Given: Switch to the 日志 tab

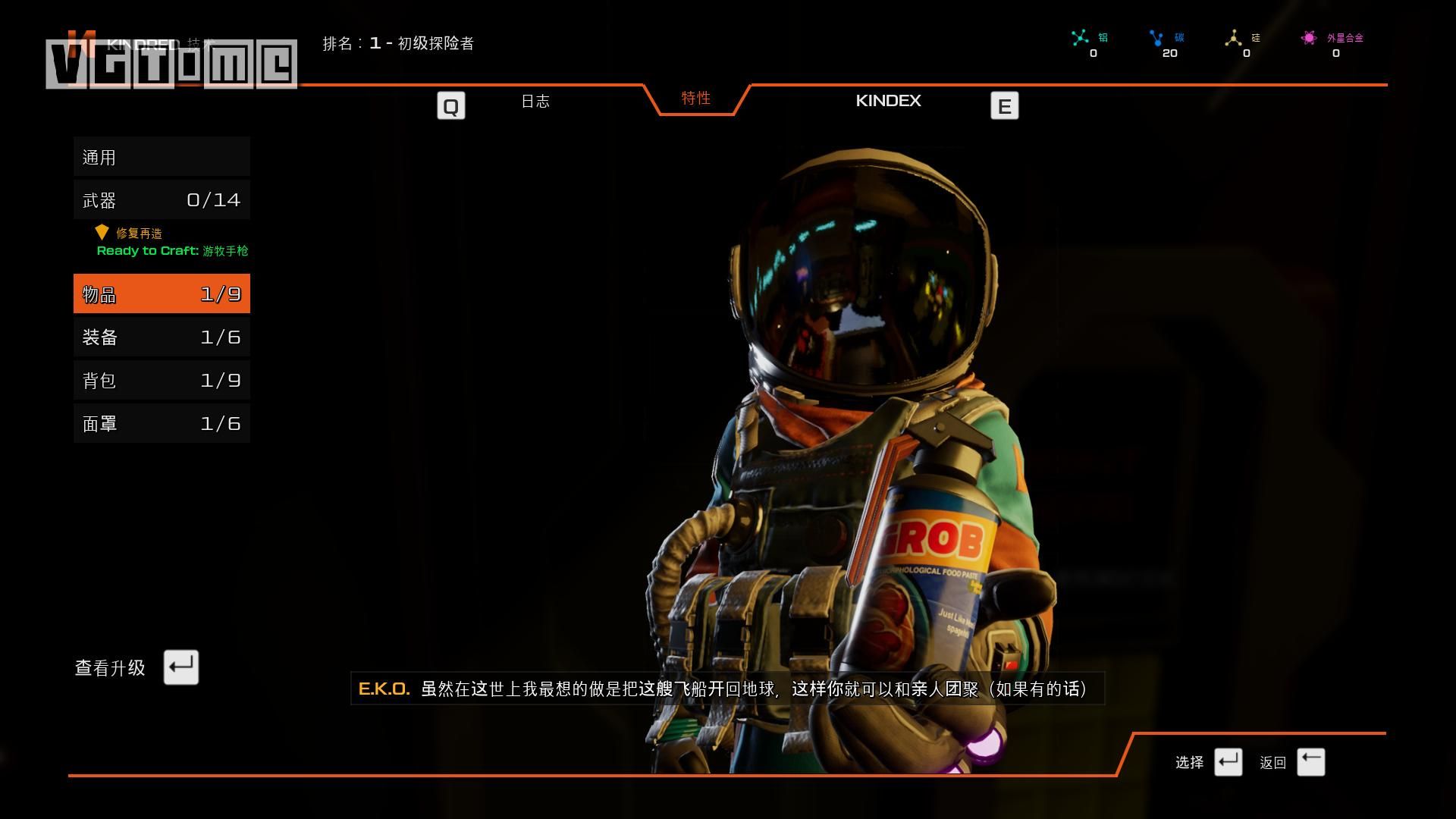Looking at the screenshot, I should coord(535,102).
